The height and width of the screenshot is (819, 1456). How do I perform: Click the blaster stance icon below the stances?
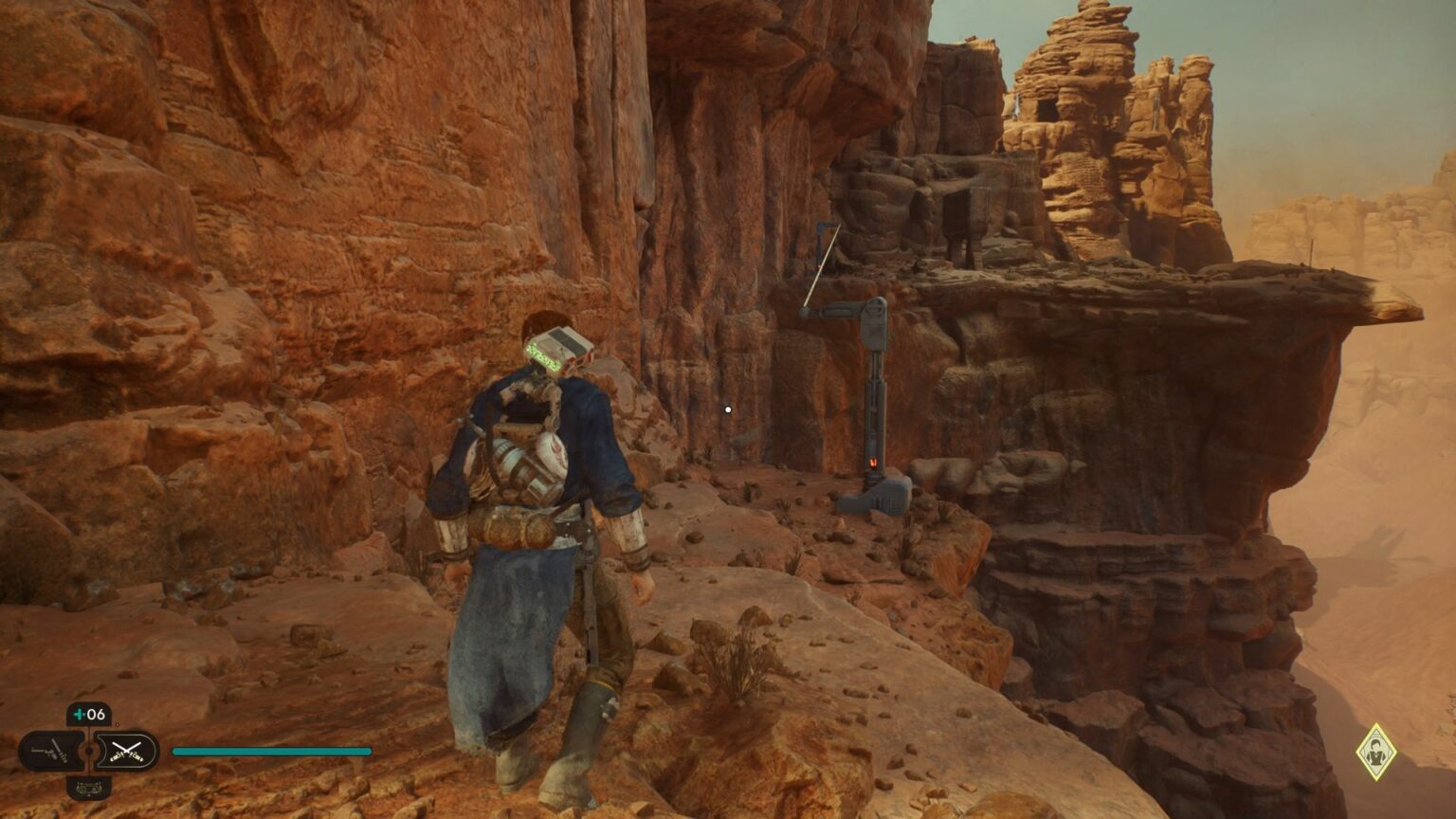[x=89, y=788]
